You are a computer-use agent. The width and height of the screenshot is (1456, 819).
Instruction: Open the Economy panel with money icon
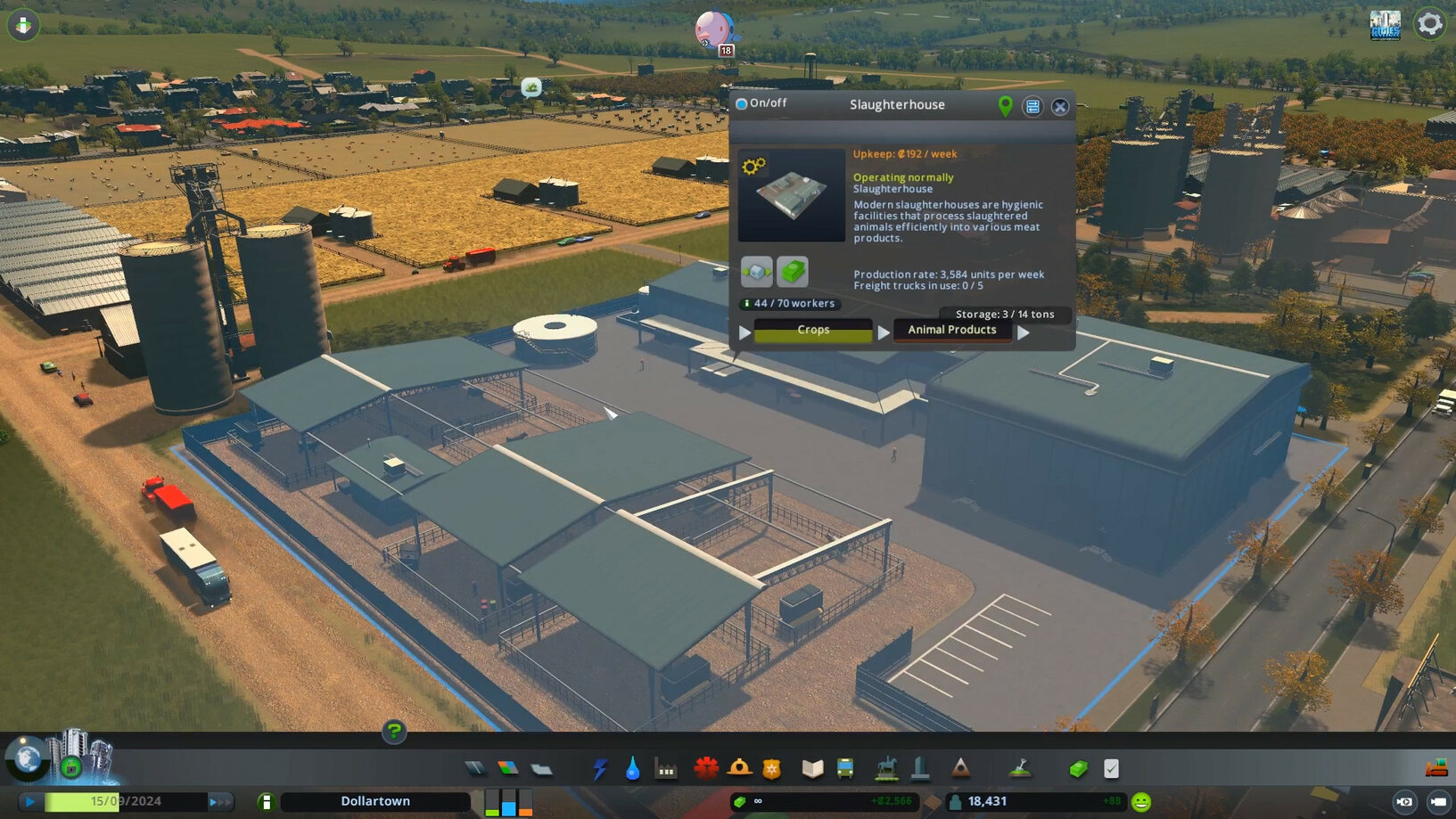1077,767
